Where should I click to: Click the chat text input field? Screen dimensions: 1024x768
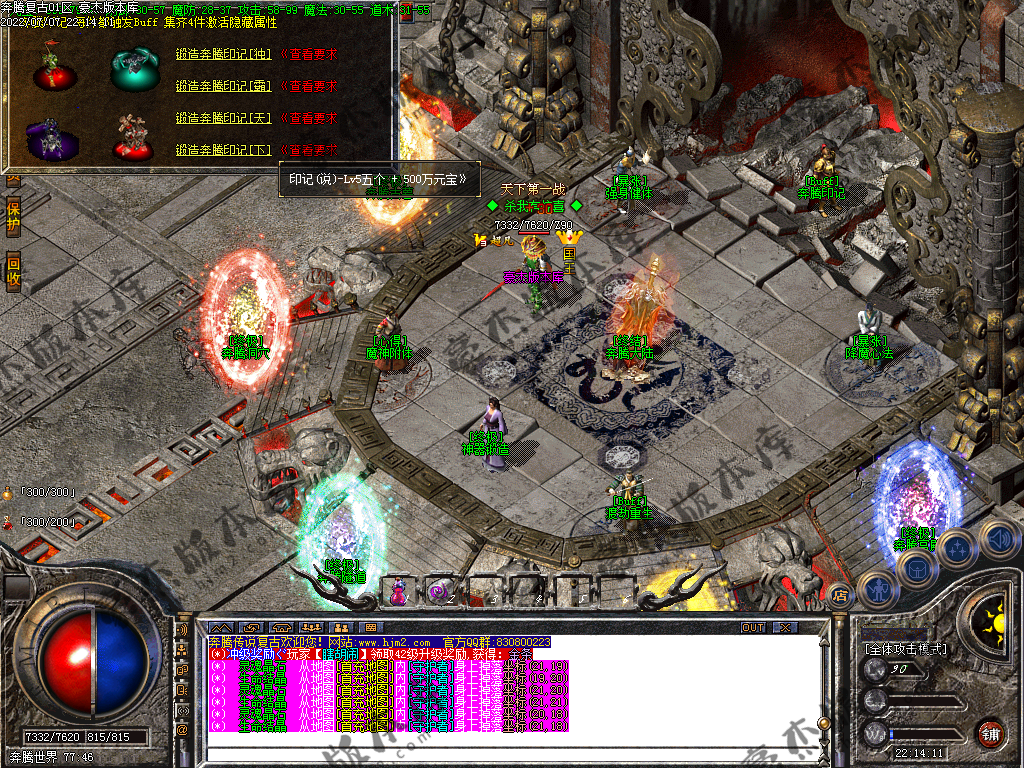(x=500, y=750)
